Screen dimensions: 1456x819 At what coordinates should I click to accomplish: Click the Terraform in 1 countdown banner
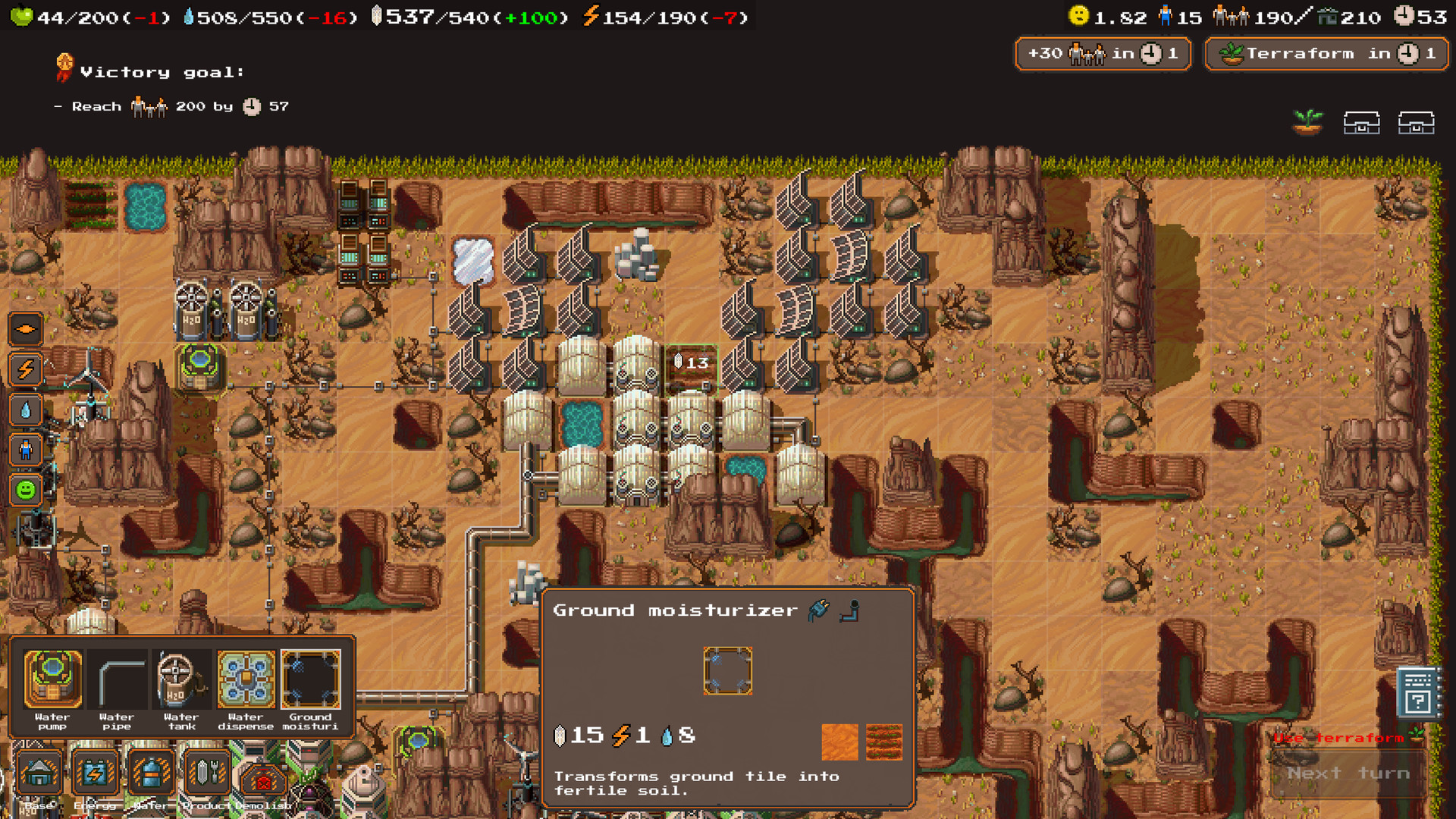tap(1326, 53)
